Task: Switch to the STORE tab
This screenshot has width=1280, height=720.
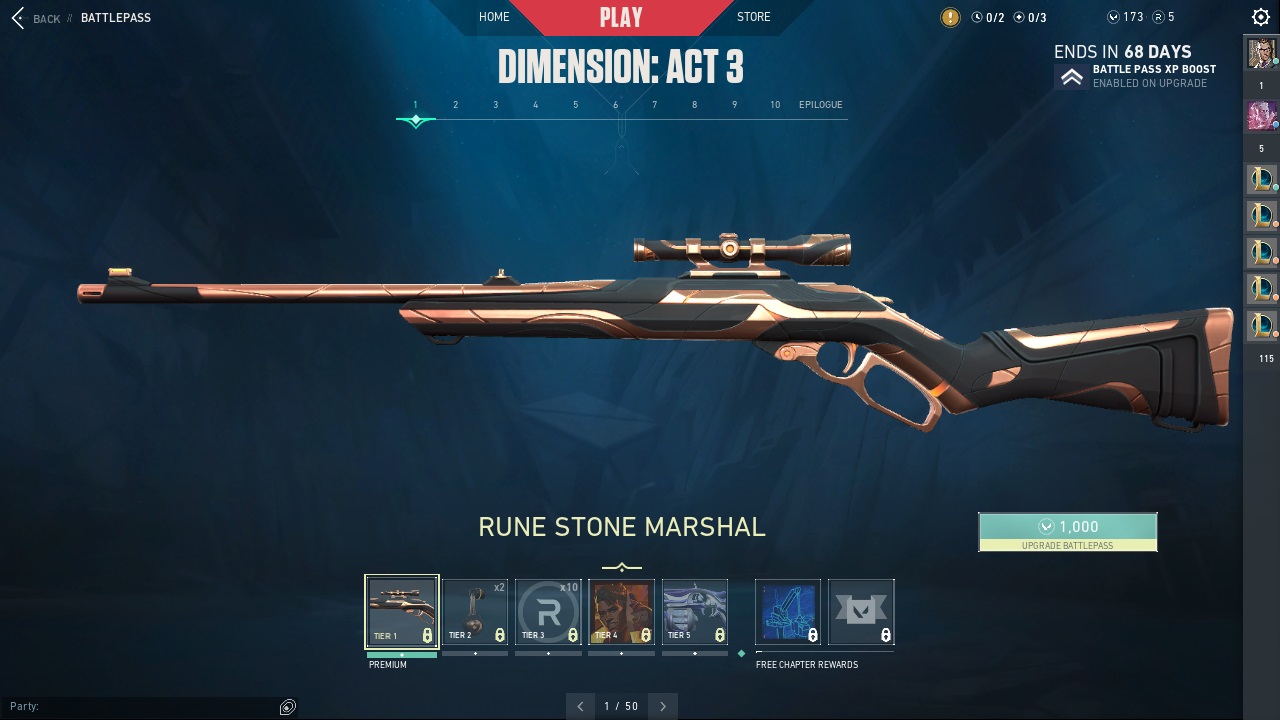Action: pos(753,17)
